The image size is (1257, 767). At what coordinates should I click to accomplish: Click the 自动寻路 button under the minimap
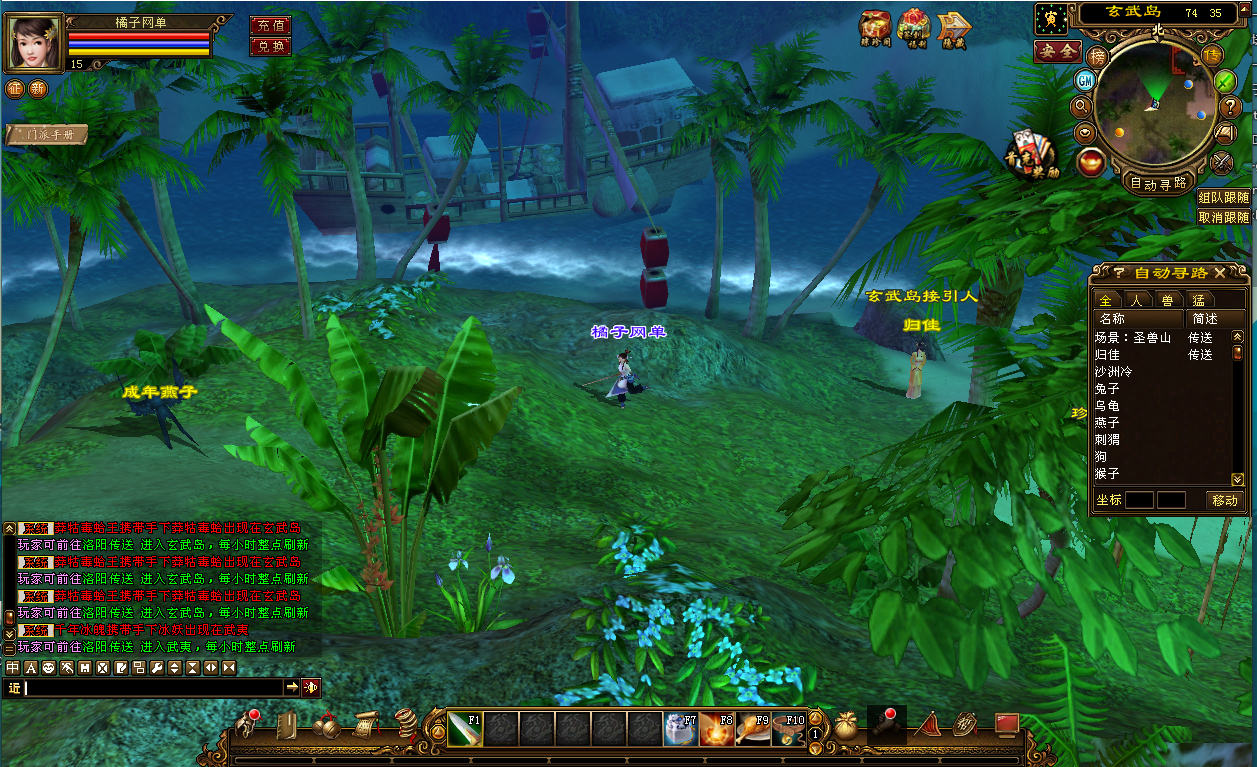click(1158, 183)
